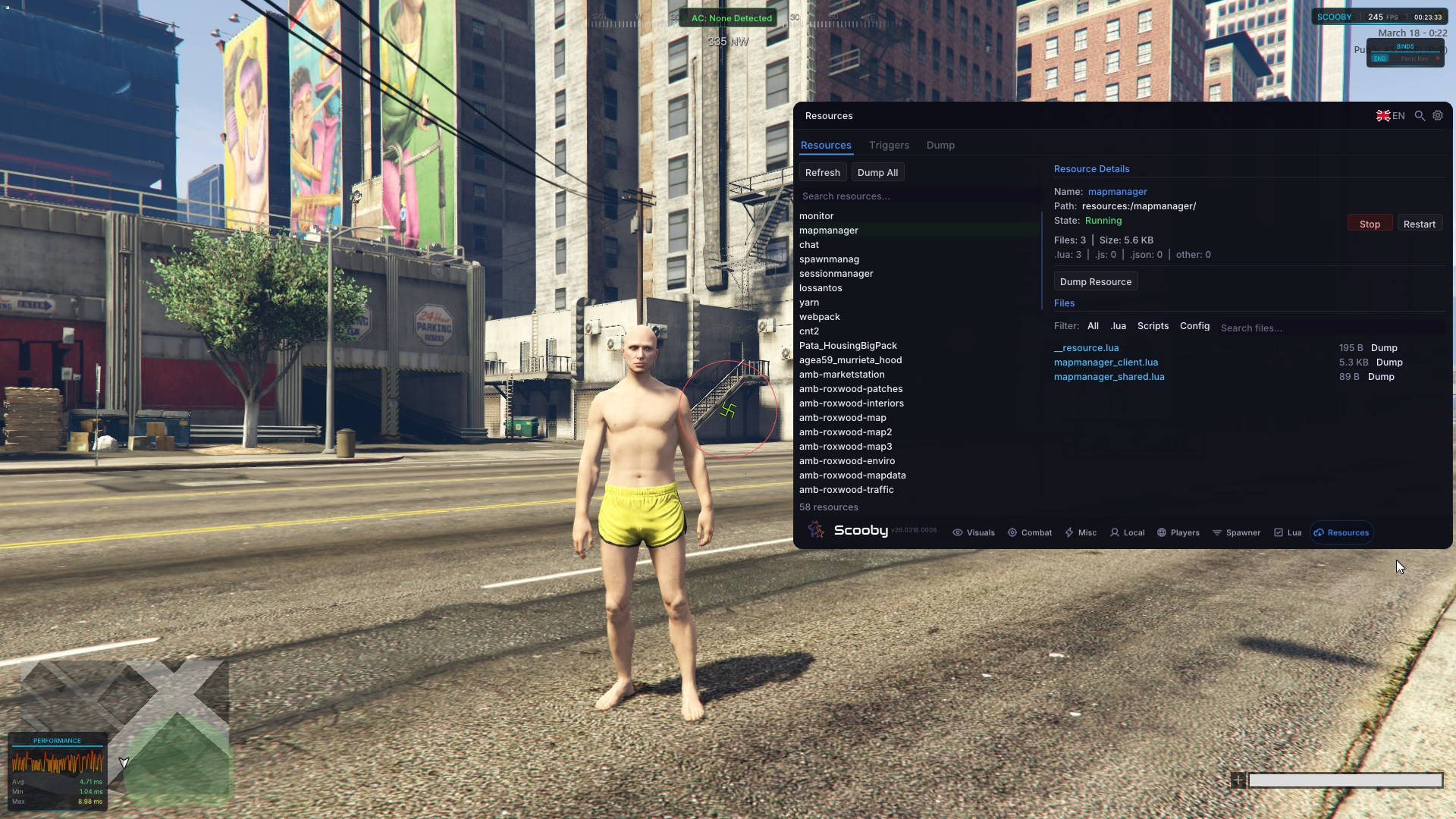Open the mapmanager_client.lua file link
The width and height of the screenshot is (1456, 819).
pos(1105,362)
